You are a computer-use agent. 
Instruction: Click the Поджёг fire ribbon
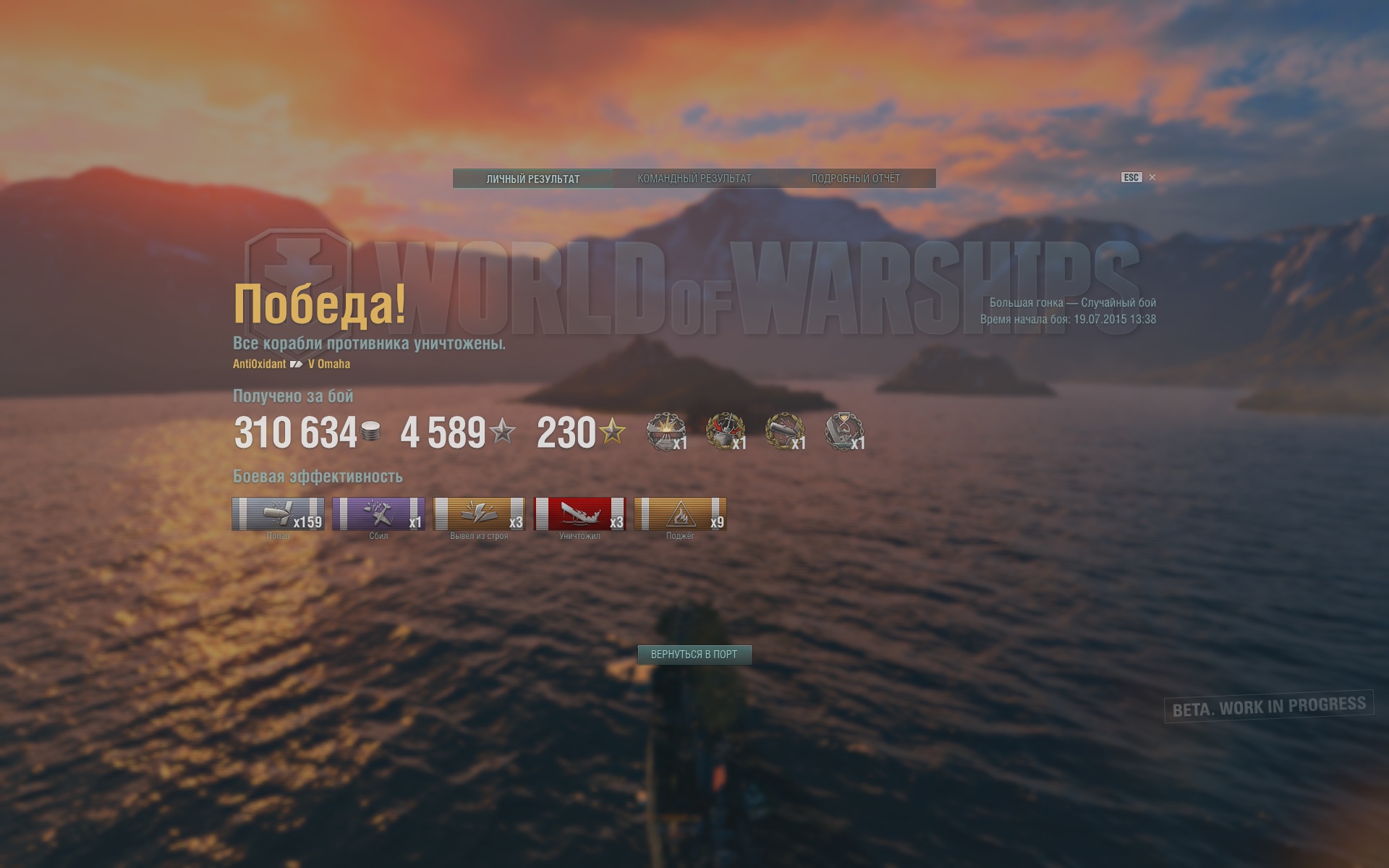coord(680,514)
